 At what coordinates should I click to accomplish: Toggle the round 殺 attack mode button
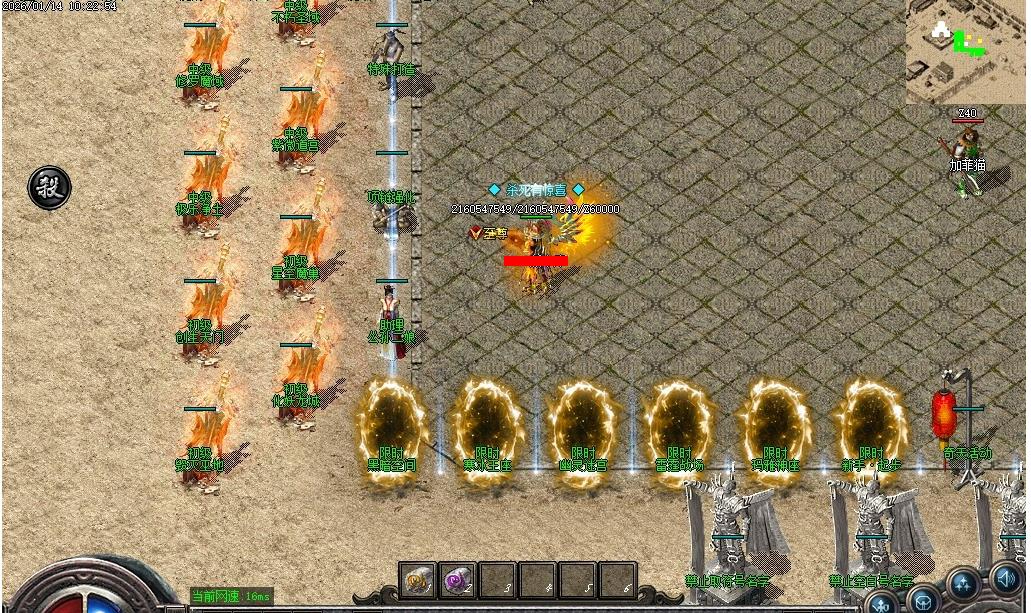(49, 187)
